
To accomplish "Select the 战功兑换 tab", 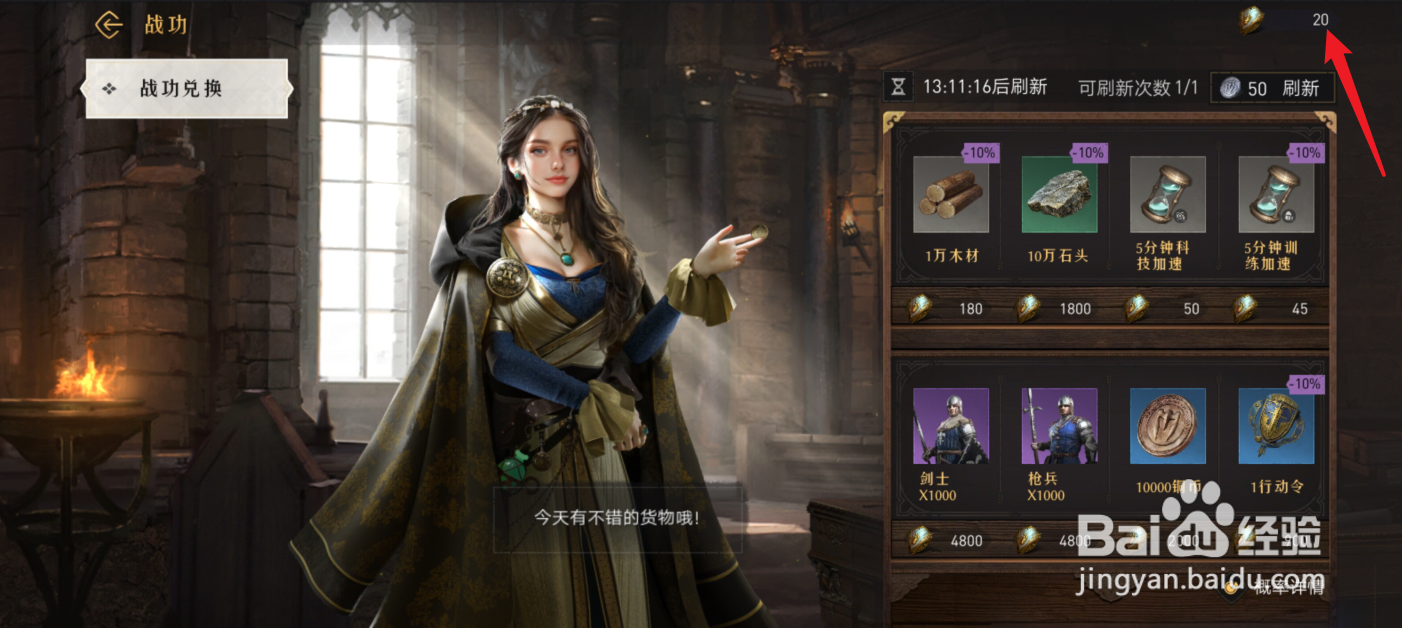I will (x=187, y=89).
